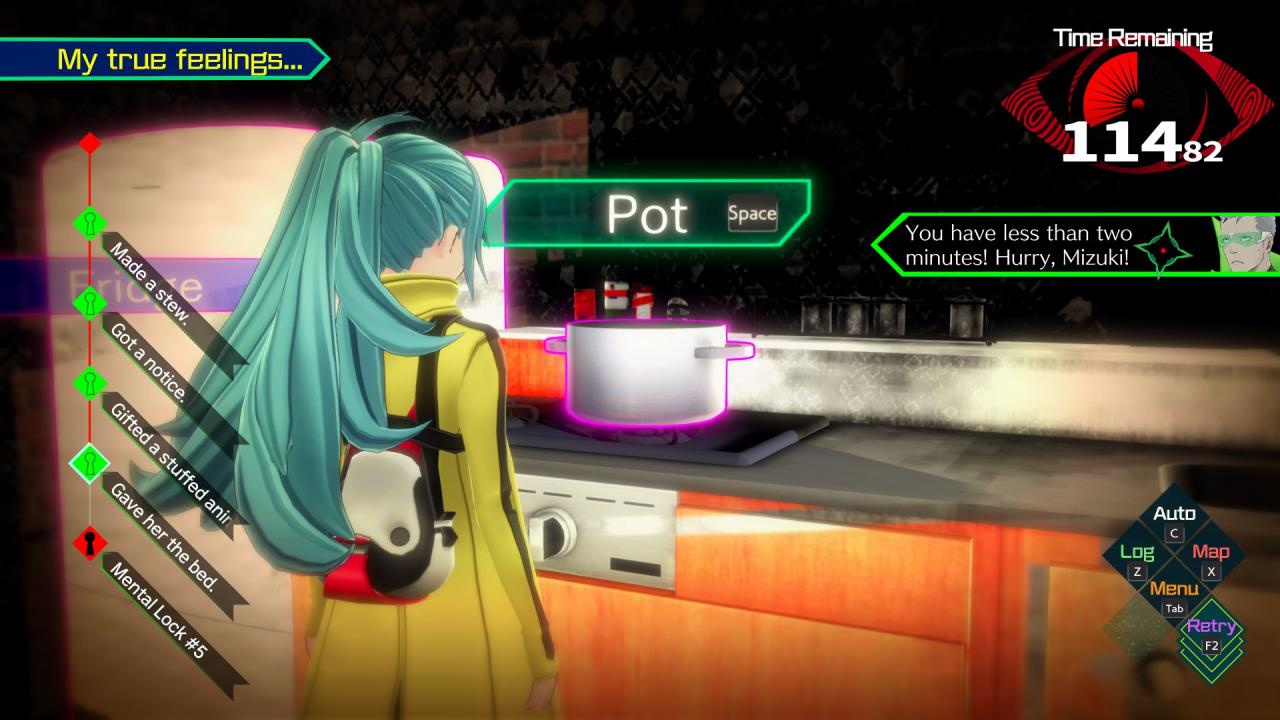Click the Retry button
Image resolution: width=1280 pixels, height=720 pixels.
pyautogui.click(x=1211, y=633)
